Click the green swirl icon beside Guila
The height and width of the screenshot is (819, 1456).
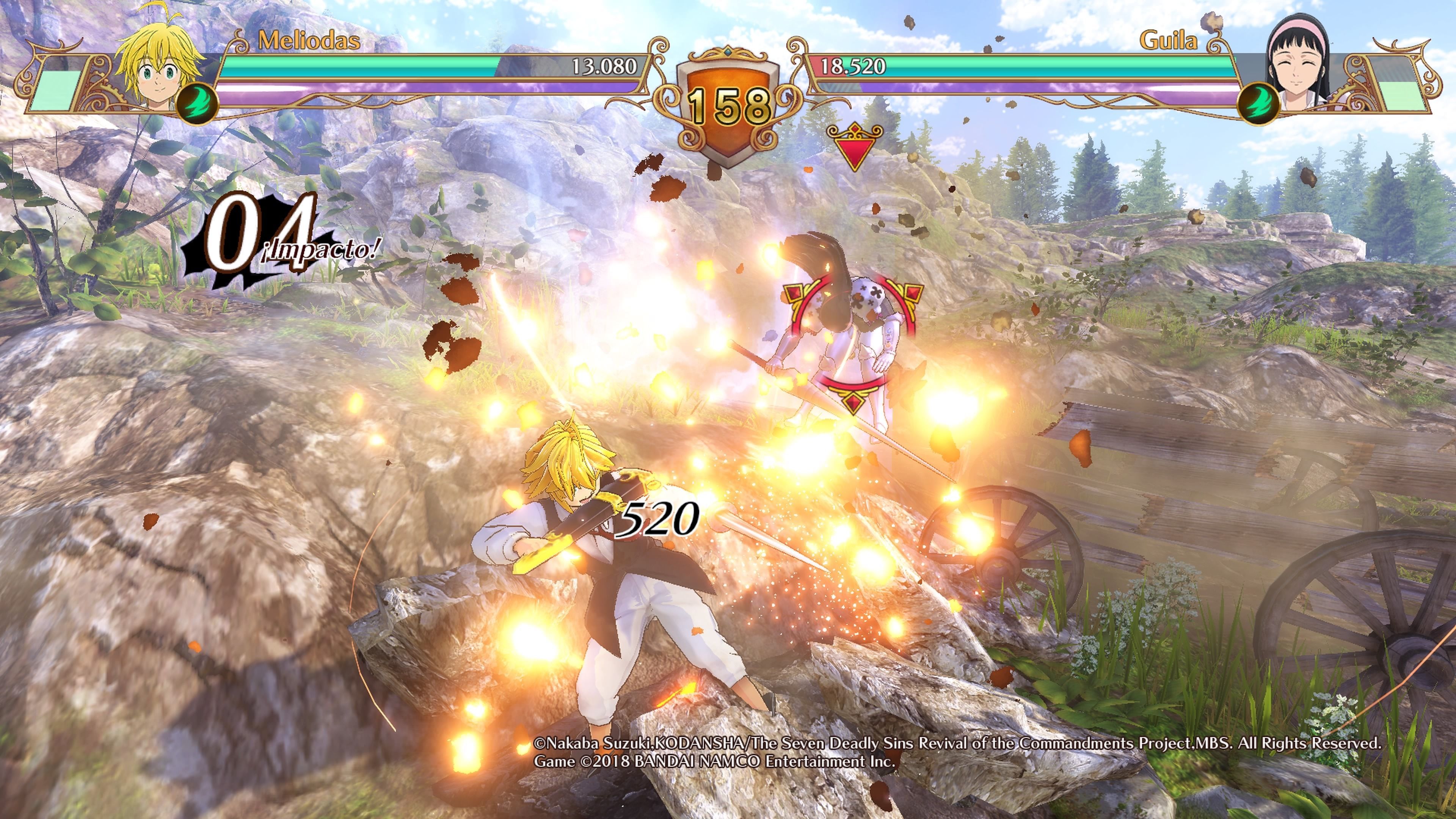point(1259,104)
